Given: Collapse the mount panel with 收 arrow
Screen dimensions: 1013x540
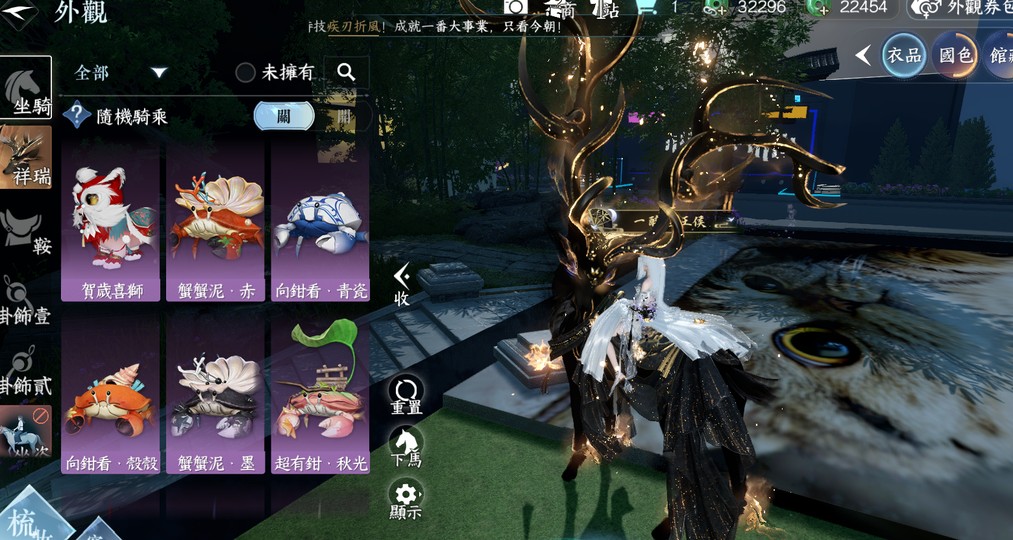Looking at the screenshot, I should tap(402, 284).
